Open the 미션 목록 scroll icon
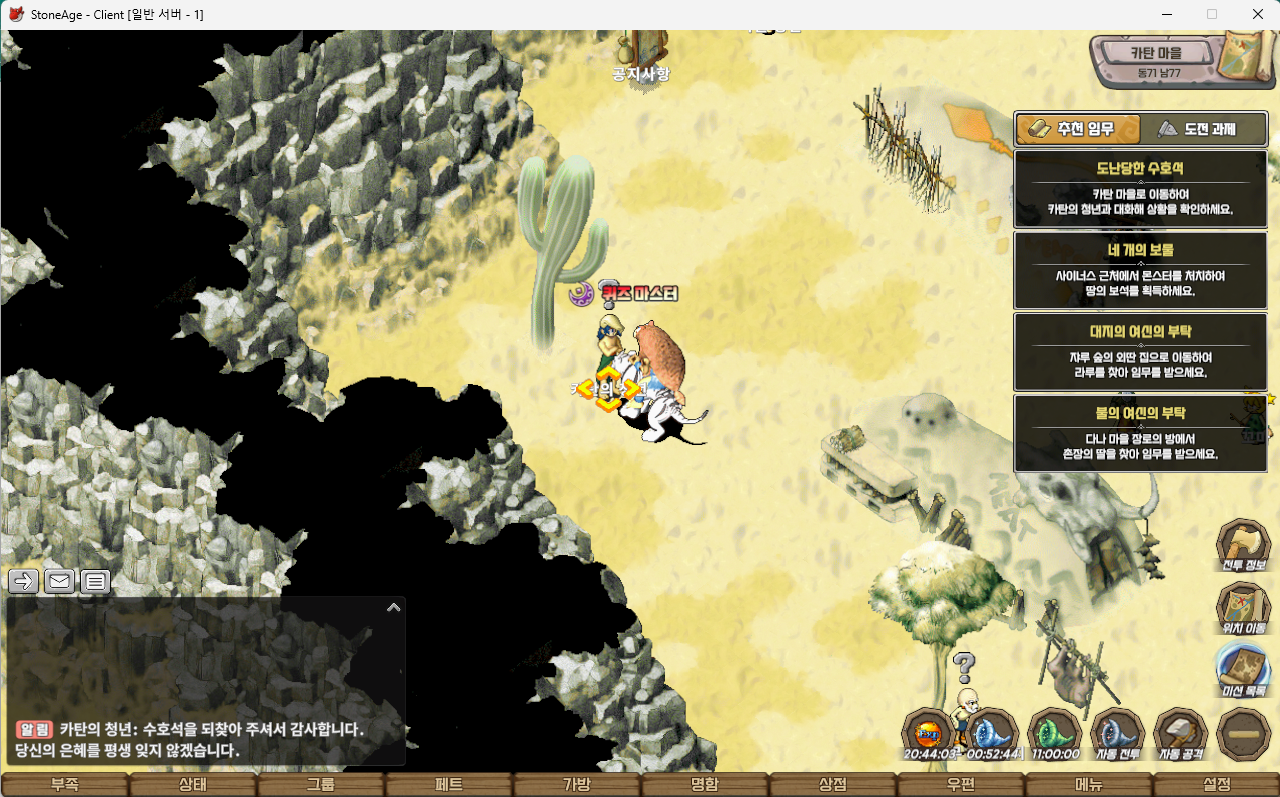Screen dimensions: 1280x797 point(1243,668)
